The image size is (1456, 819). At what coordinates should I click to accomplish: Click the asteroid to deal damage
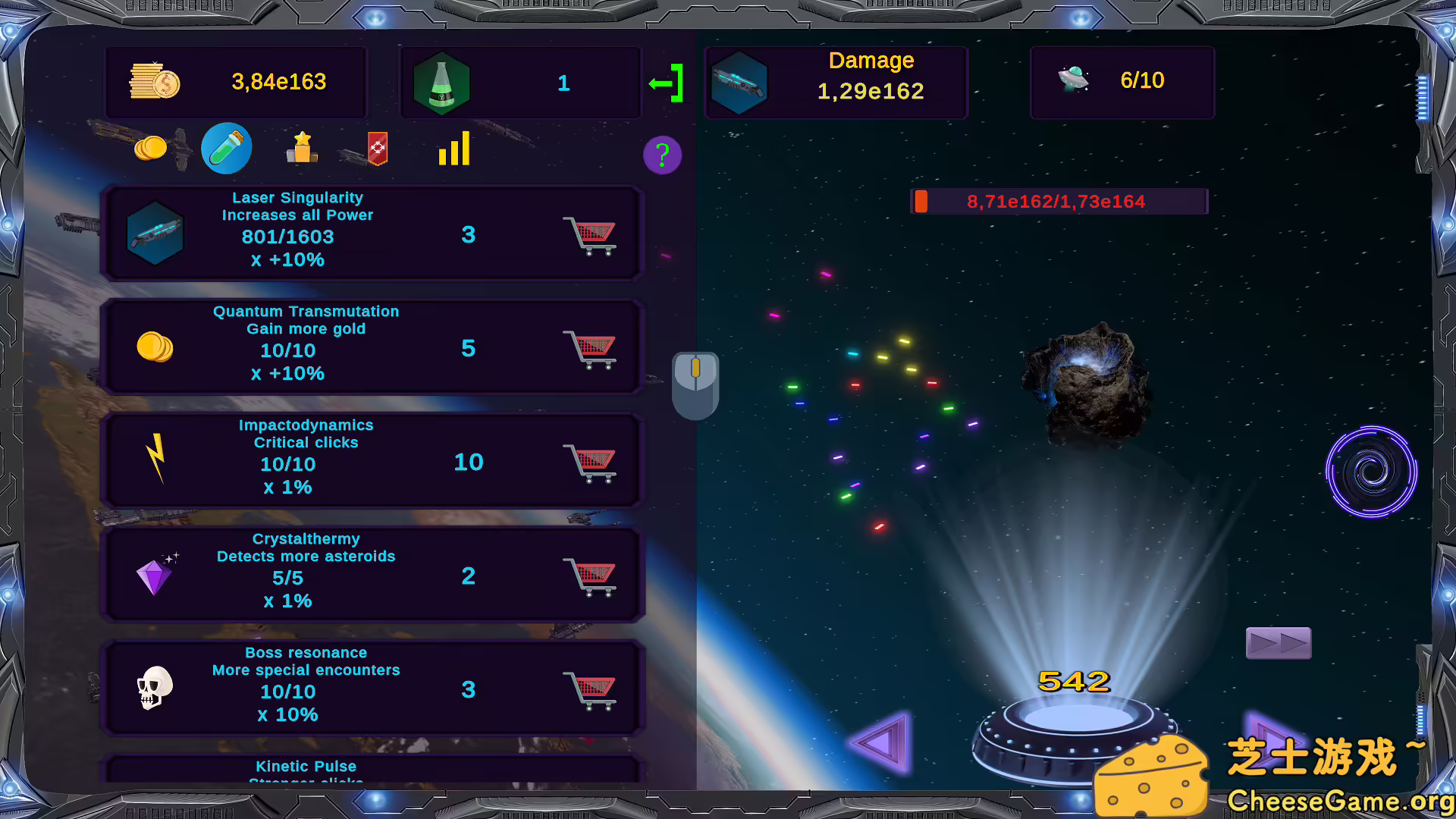1088,383
